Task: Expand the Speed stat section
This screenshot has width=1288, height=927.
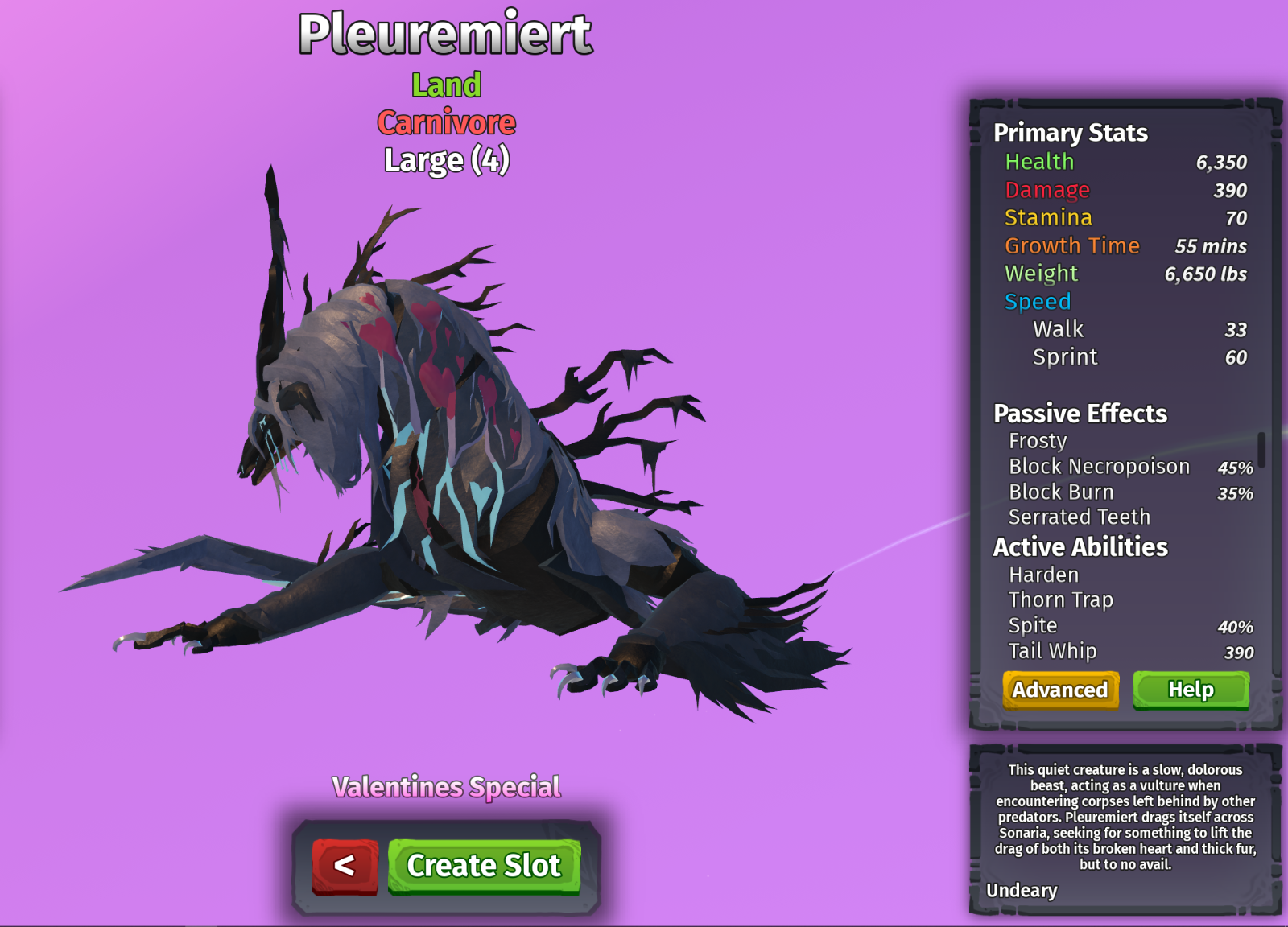Action: tap(1038, 301)
